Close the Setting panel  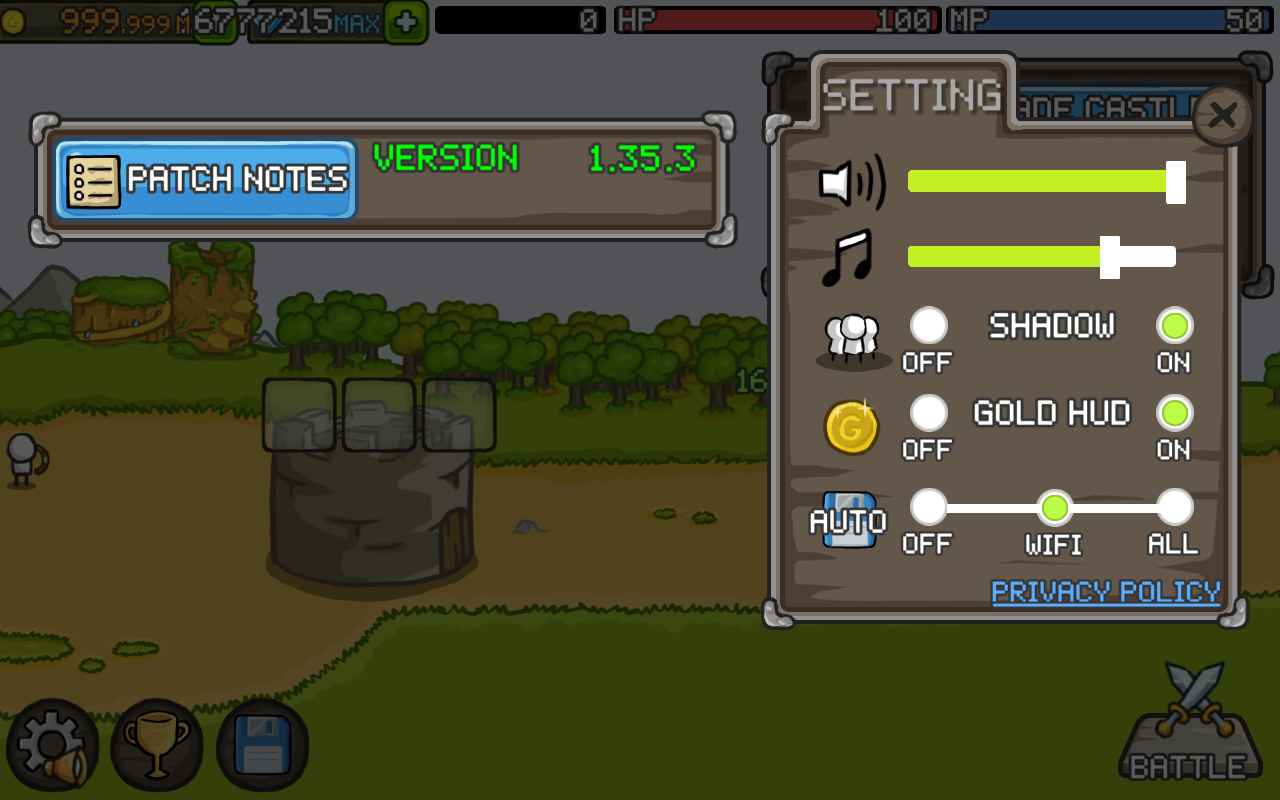(x=1222, y=116)
